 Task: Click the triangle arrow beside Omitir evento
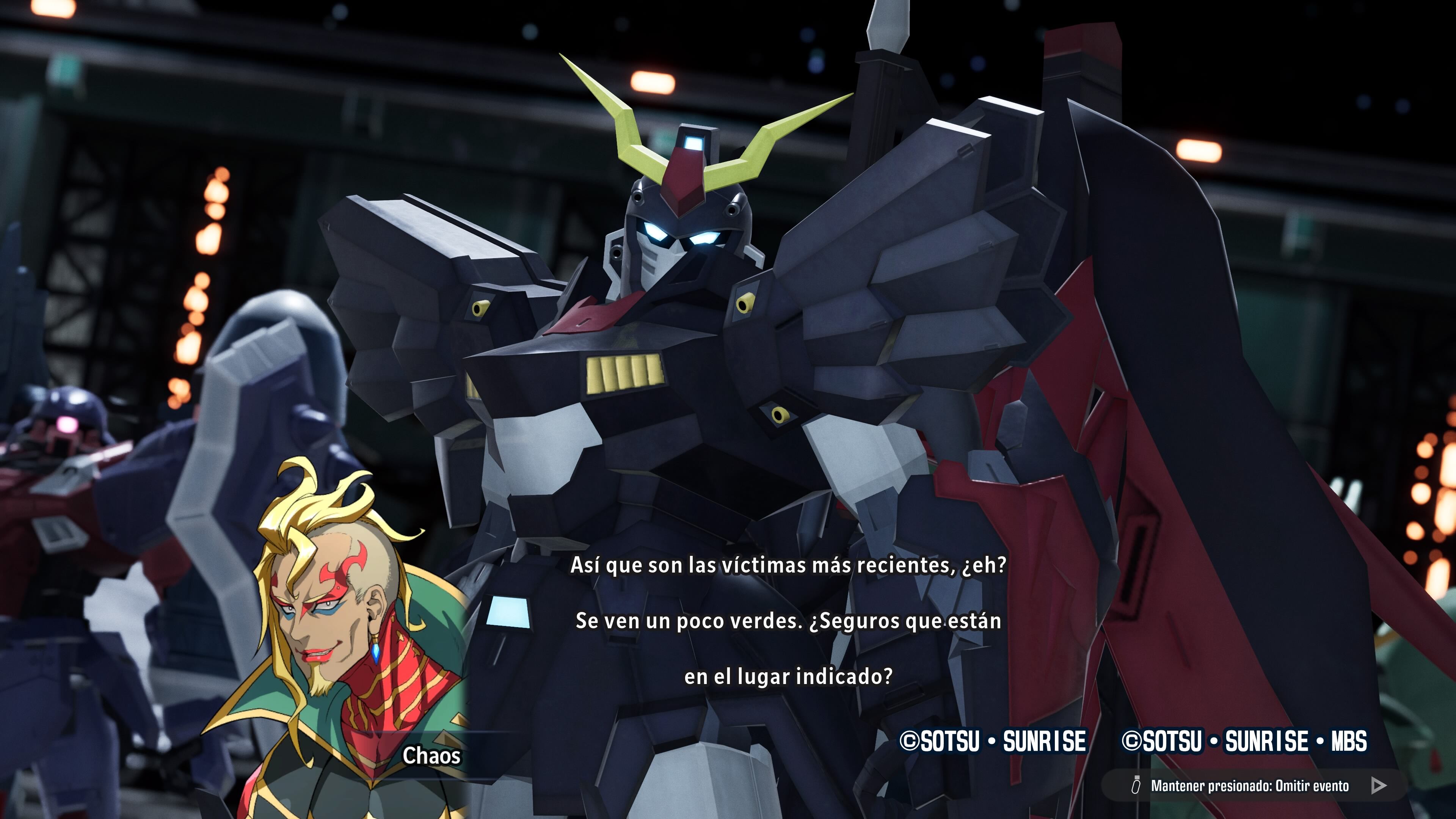pos(1379,785)
